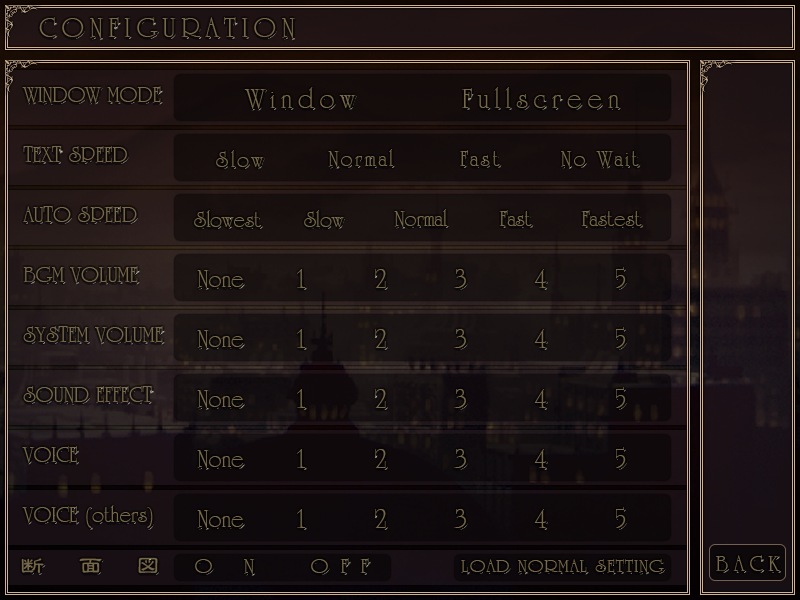
Task: Select Normal text speed
Action: point(361,160)
